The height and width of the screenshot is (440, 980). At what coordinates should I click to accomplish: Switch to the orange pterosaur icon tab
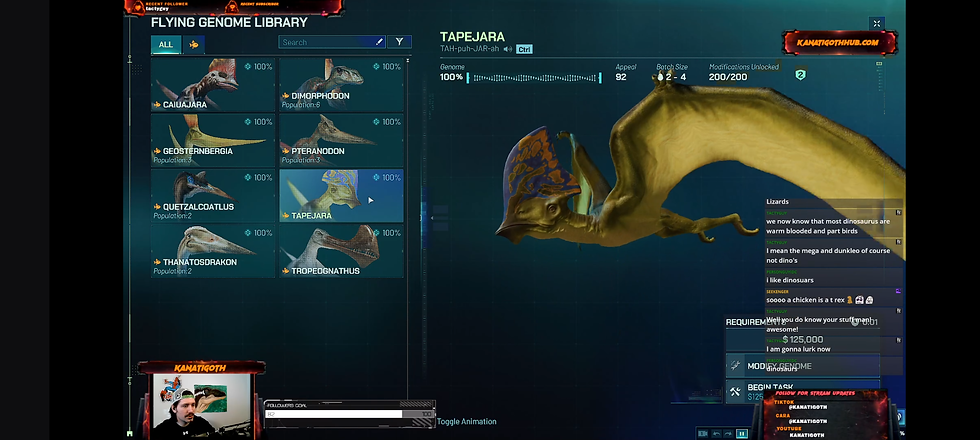(193, 44)
